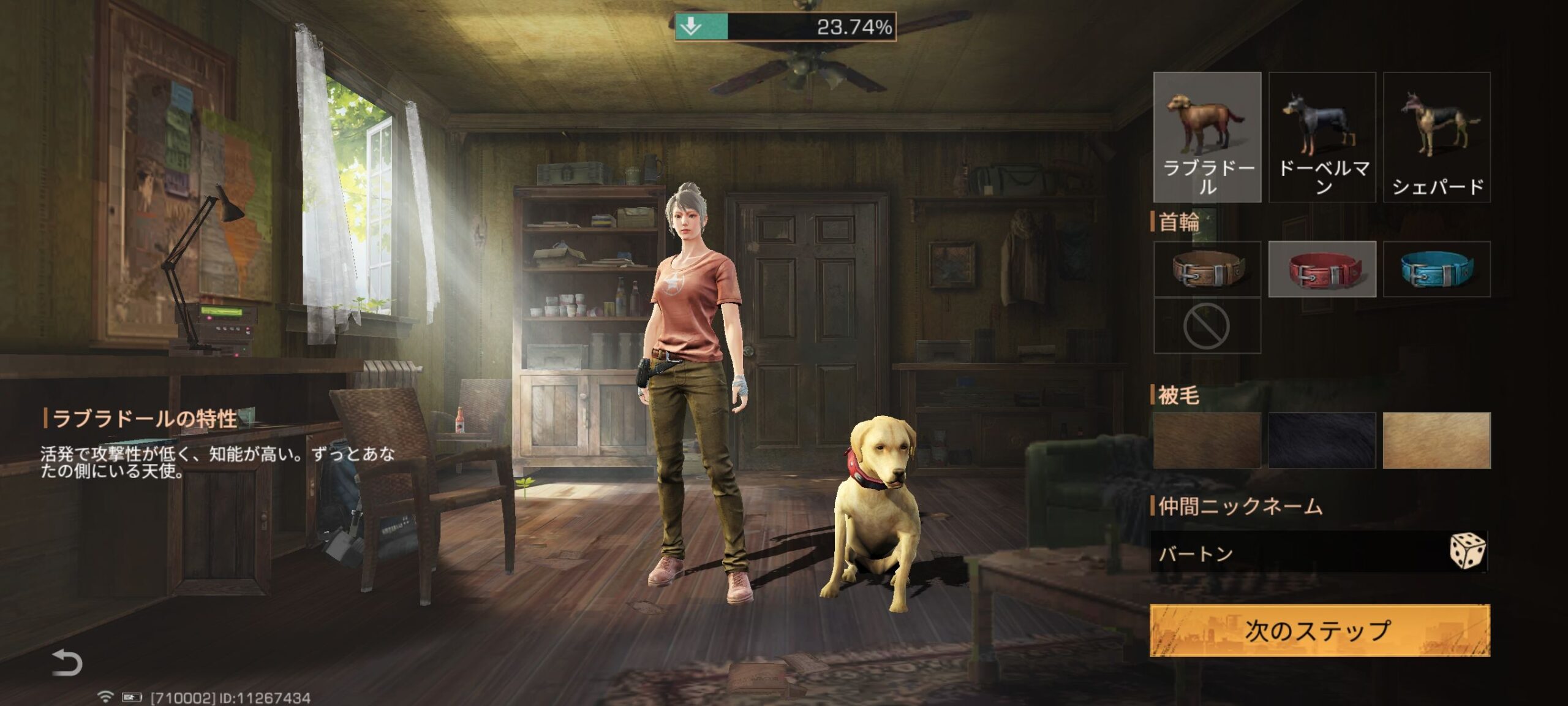Apply the black fur coat color
Viewport: 1568px width, 706px height.
coord(1322,440)
